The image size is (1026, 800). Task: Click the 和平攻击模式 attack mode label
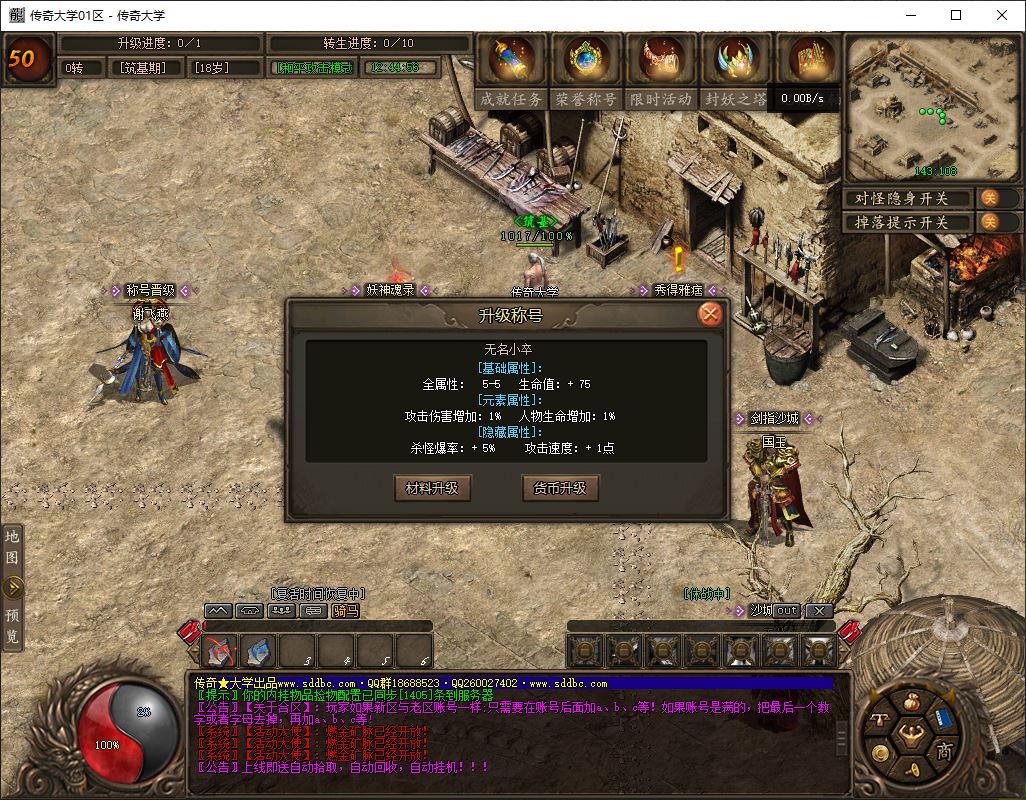tap(314, 67)
